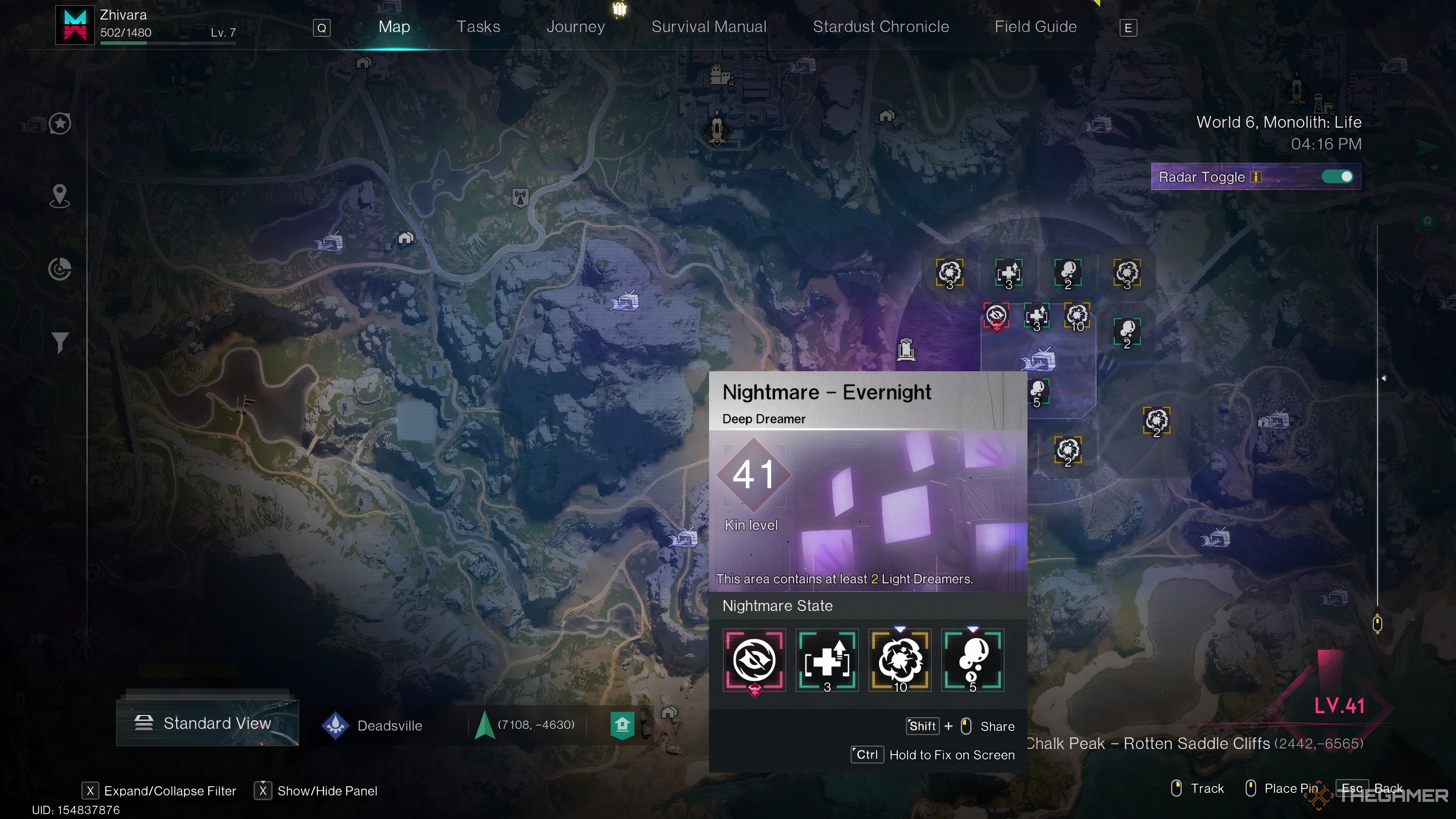This screenshot has width=1456, height=819.
Task: Switch to the Journey tab
Action: [576, 26]
